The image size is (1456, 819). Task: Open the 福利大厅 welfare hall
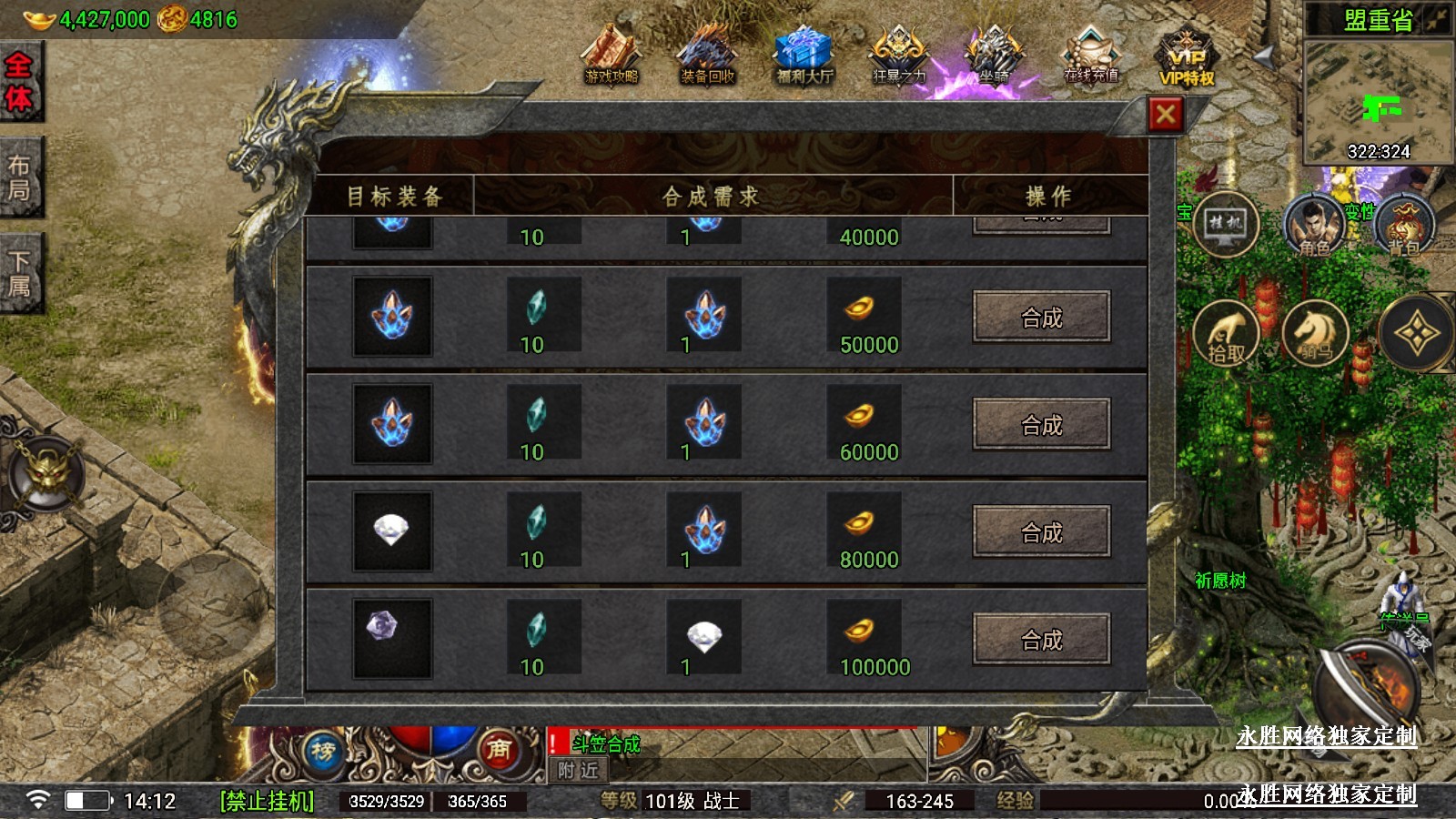pos(804,55)
